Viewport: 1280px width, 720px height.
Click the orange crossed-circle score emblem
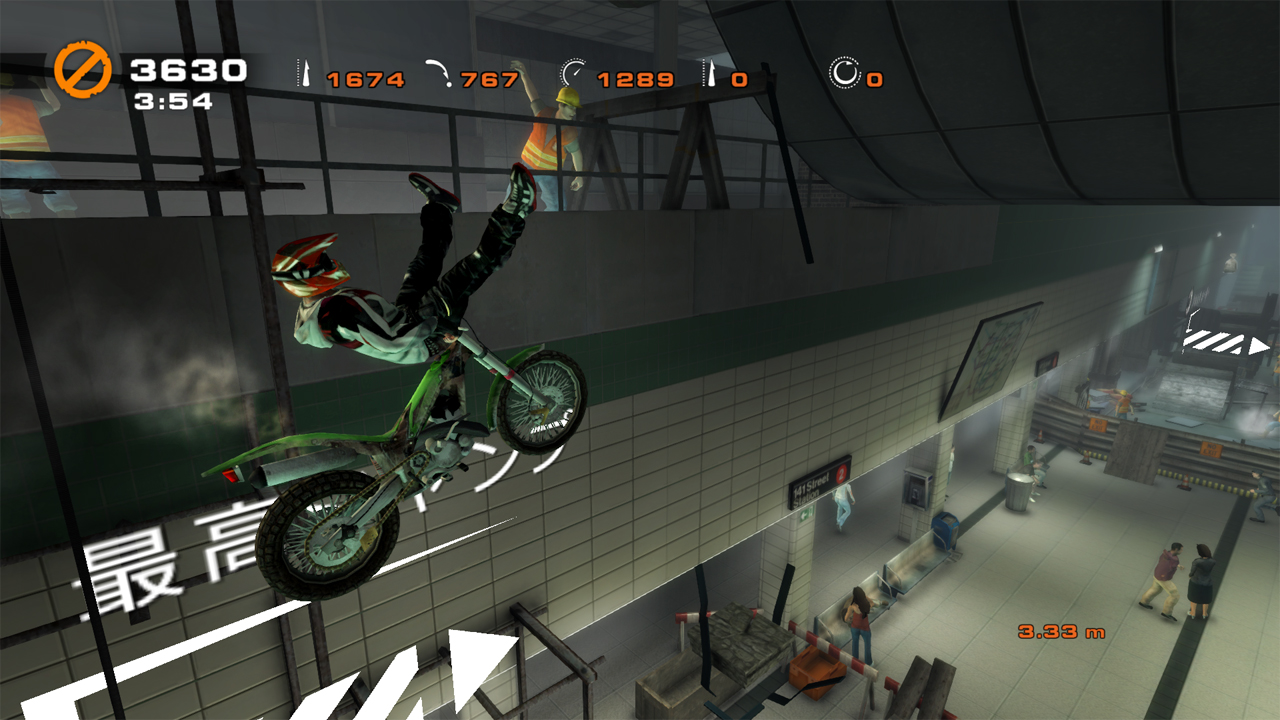coord(83,72)
